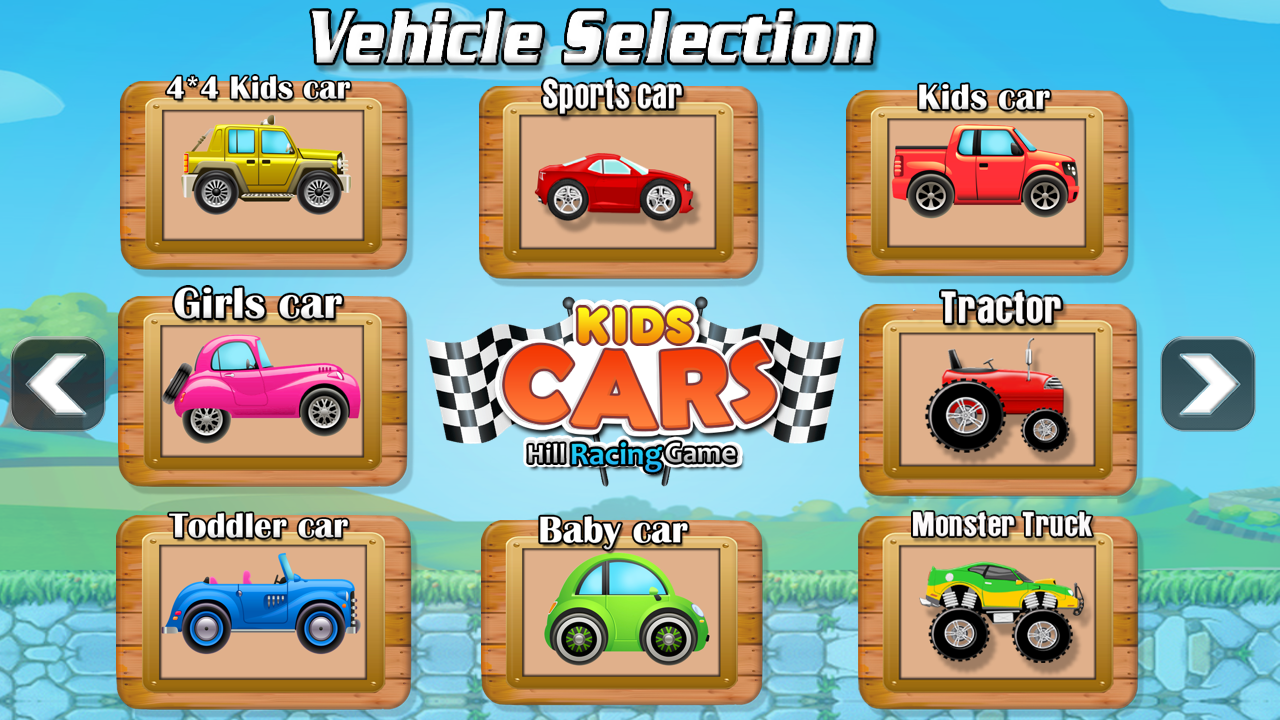Click the Hill Racing Game subtitle
Viewport: 1280px width, 720px height.
[x=631, y=453]
